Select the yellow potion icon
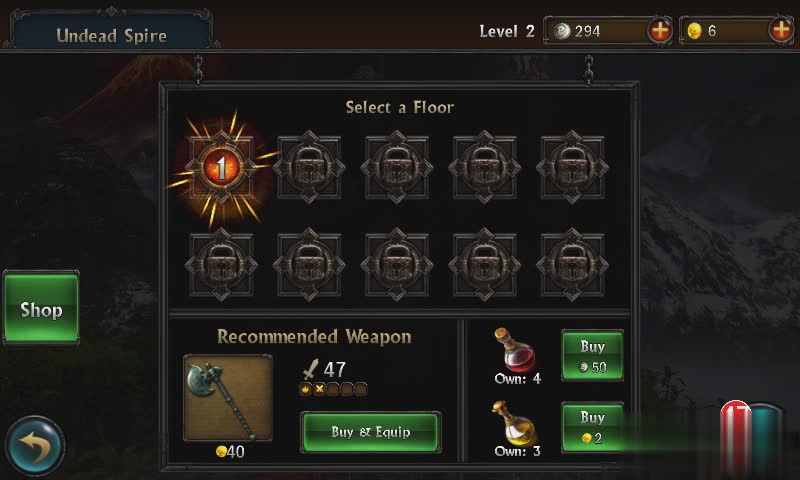 pos(516,422)
